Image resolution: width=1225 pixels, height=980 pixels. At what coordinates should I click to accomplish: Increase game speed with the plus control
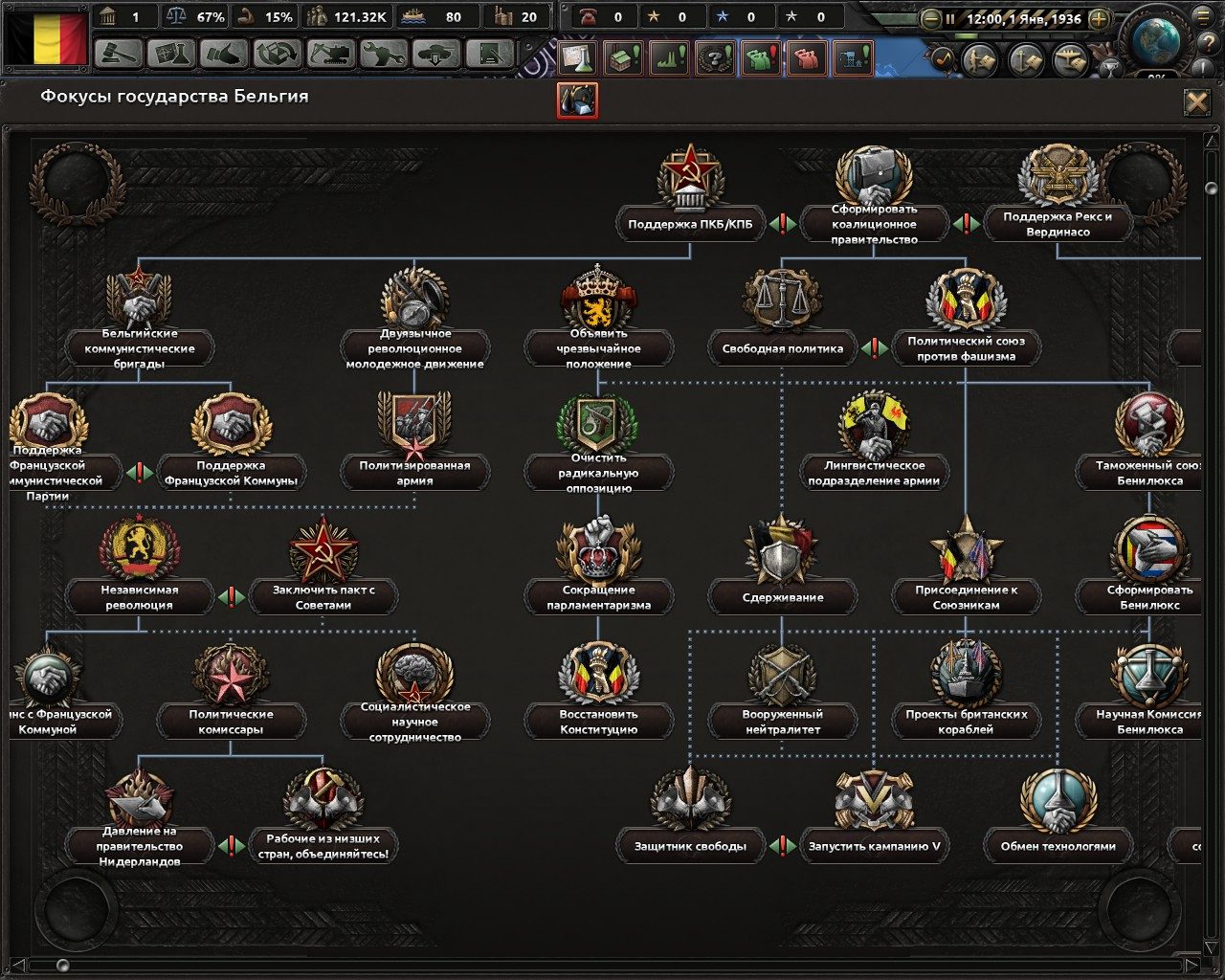[x=1099, y=17]
